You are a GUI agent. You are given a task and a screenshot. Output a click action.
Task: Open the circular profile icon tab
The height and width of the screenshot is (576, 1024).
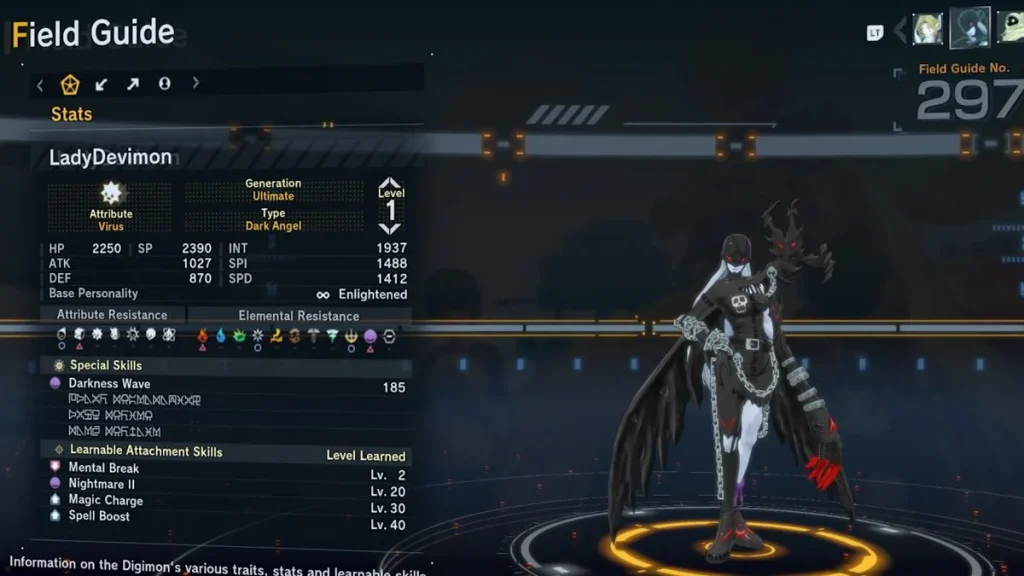coord(164,84)
